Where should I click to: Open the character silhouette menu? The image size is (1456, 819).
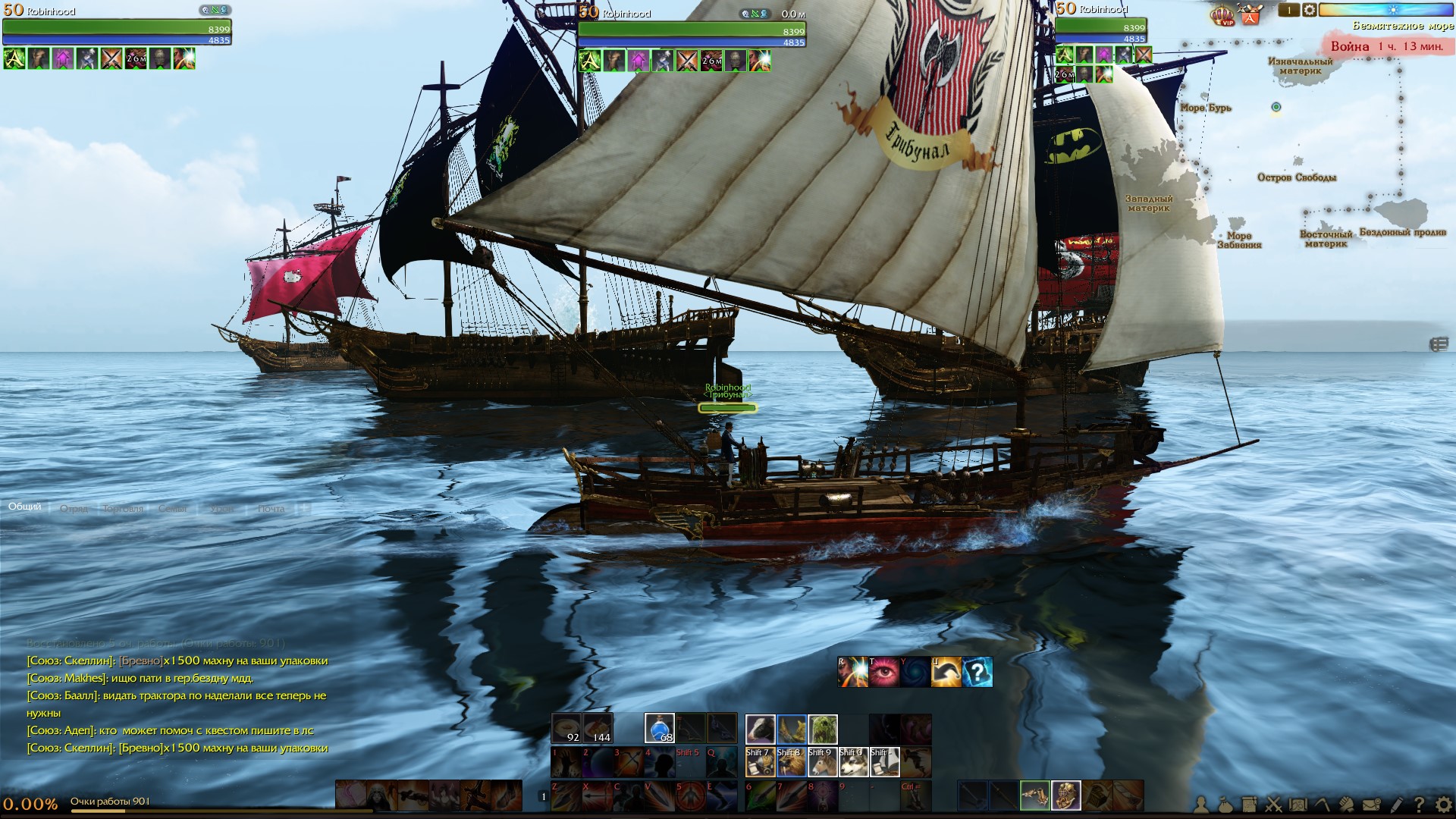pos(1201,805)
